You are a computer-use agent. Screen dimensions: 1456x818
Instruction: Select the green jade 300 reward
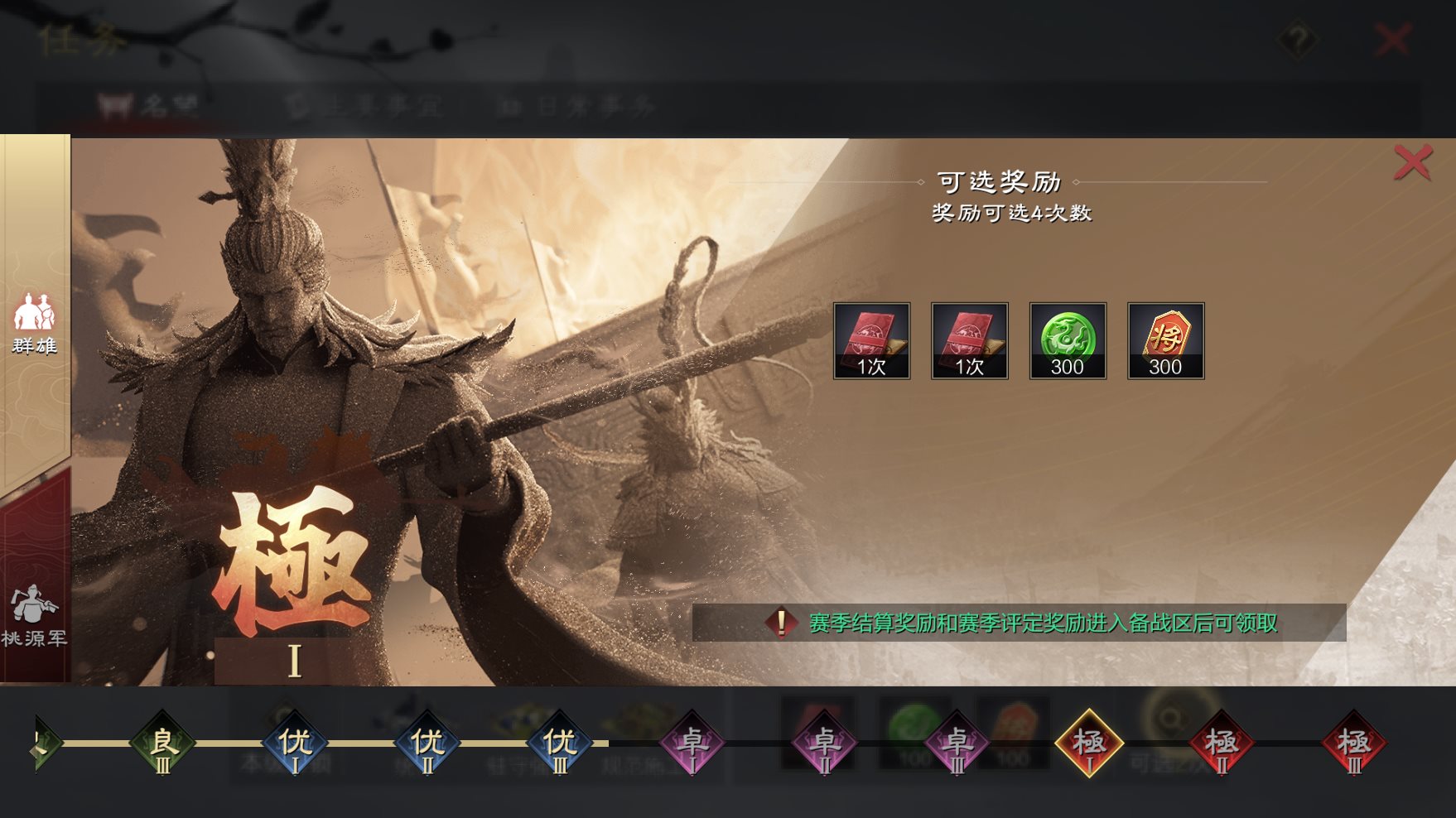tap(1068, 340)
